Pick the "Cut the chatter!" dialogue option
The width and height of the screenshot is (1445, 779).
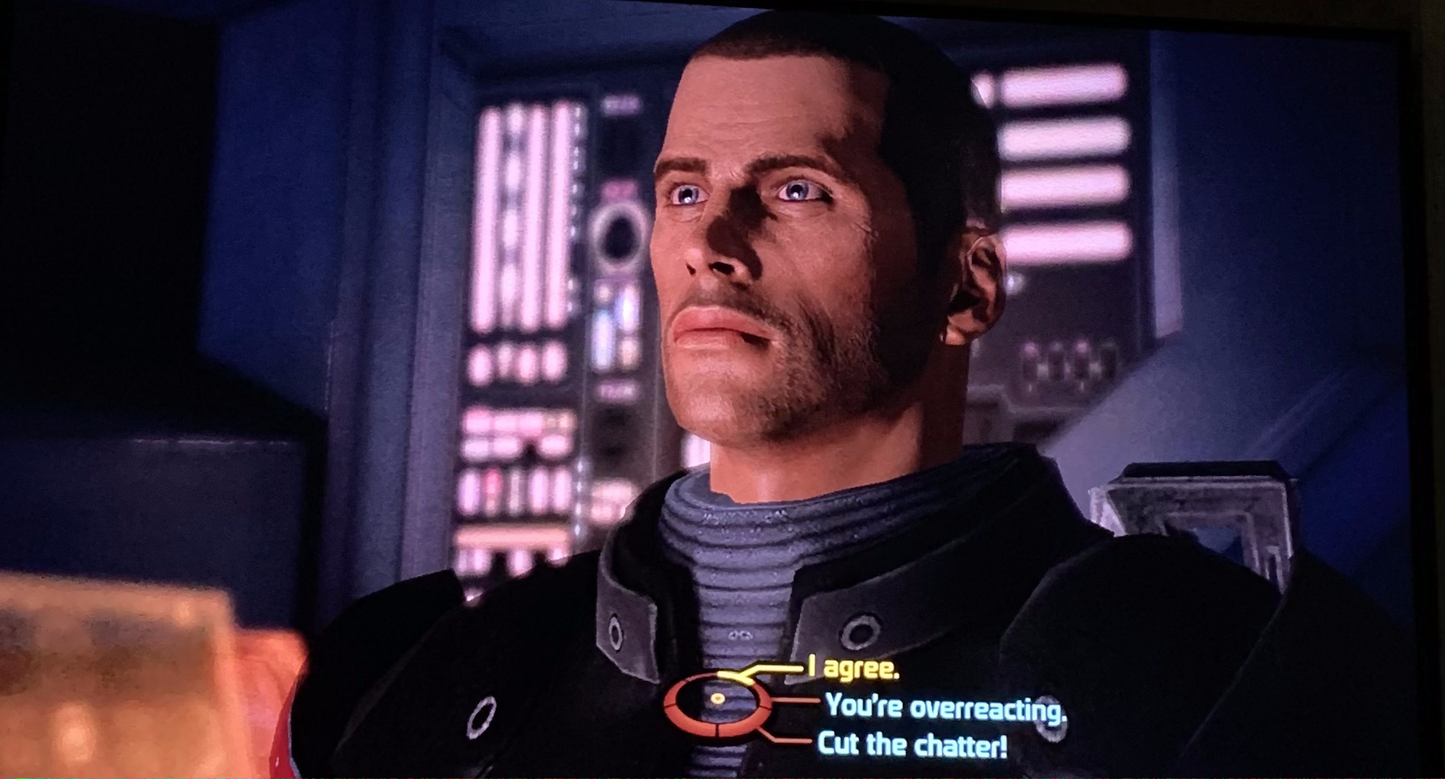click(x=913, y=745)
